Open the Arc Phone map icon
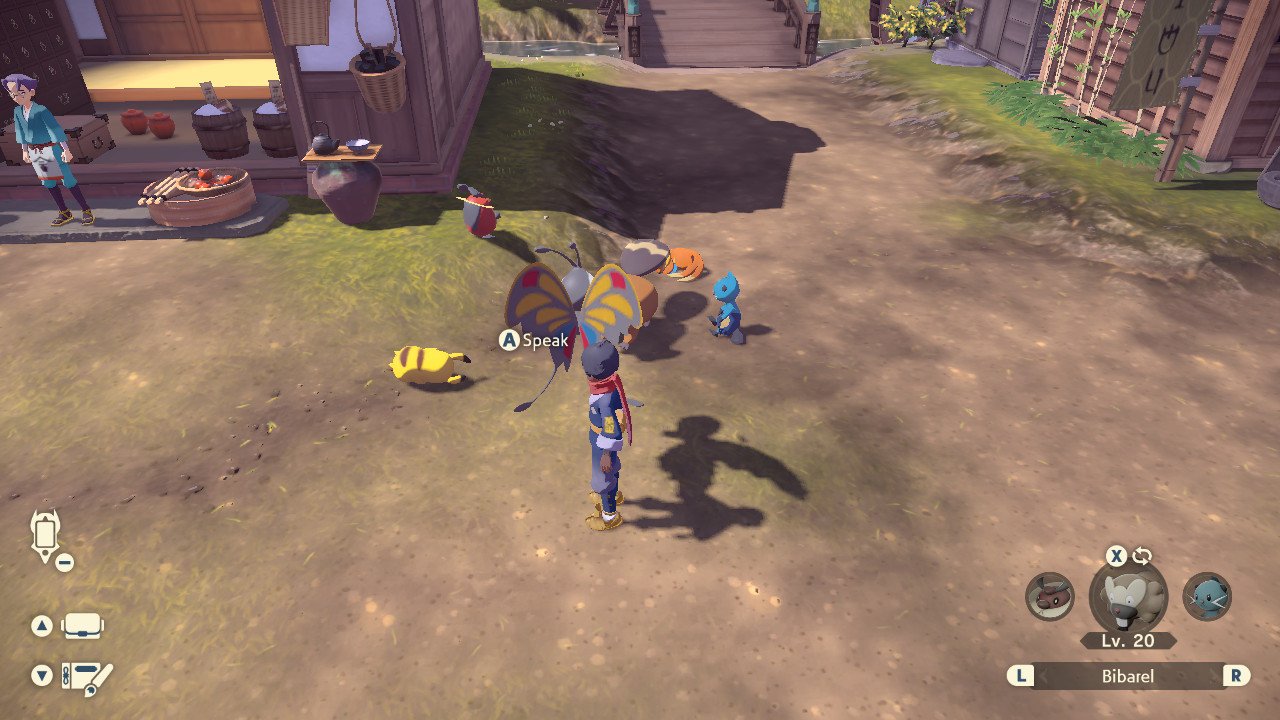 tap(46, 535)
